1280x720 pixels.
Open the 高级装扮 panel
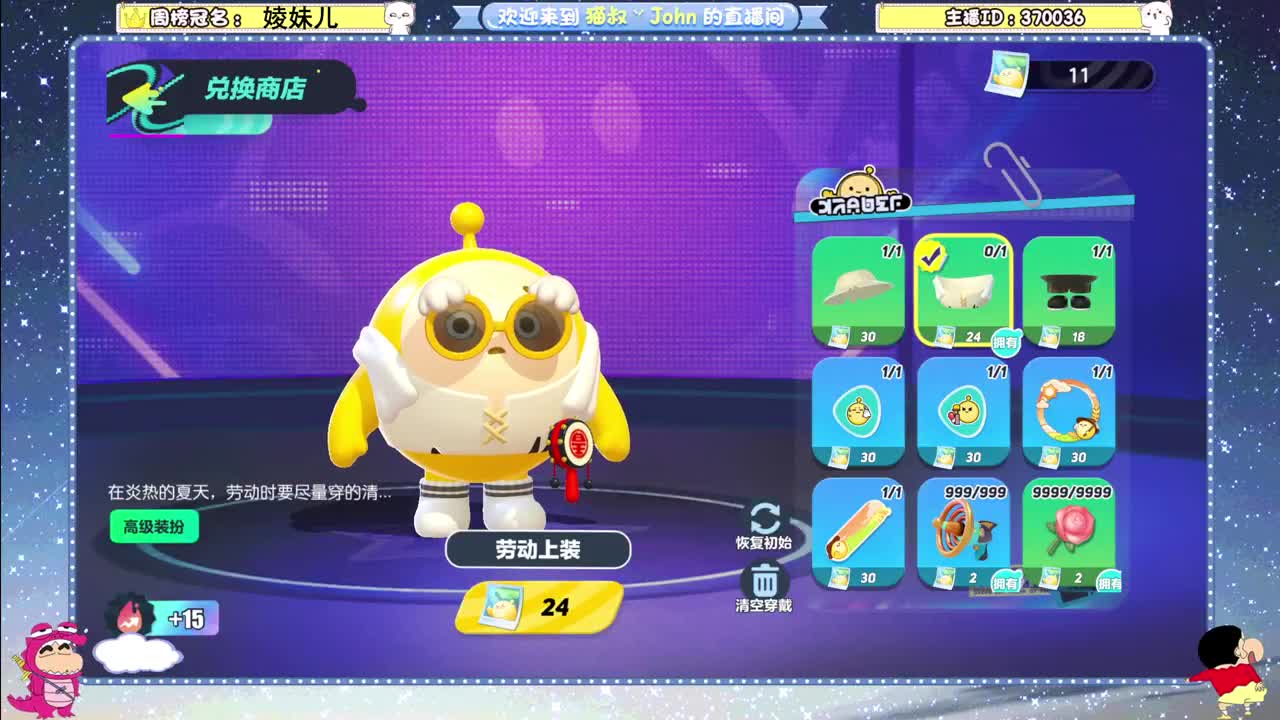click(153, 526)
